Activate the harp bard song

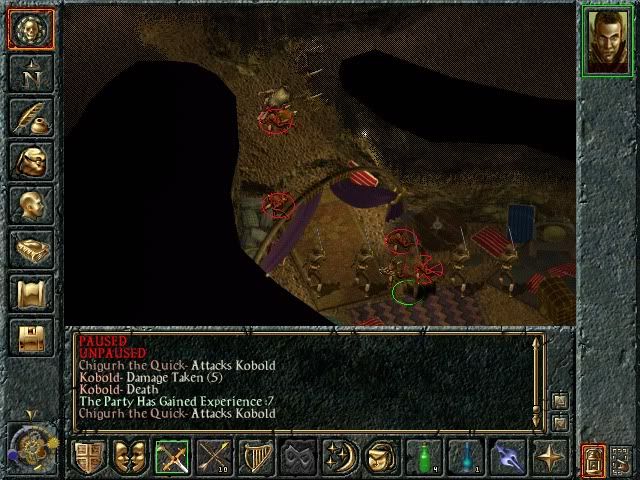pyautogui.click(x=257, y=457)
